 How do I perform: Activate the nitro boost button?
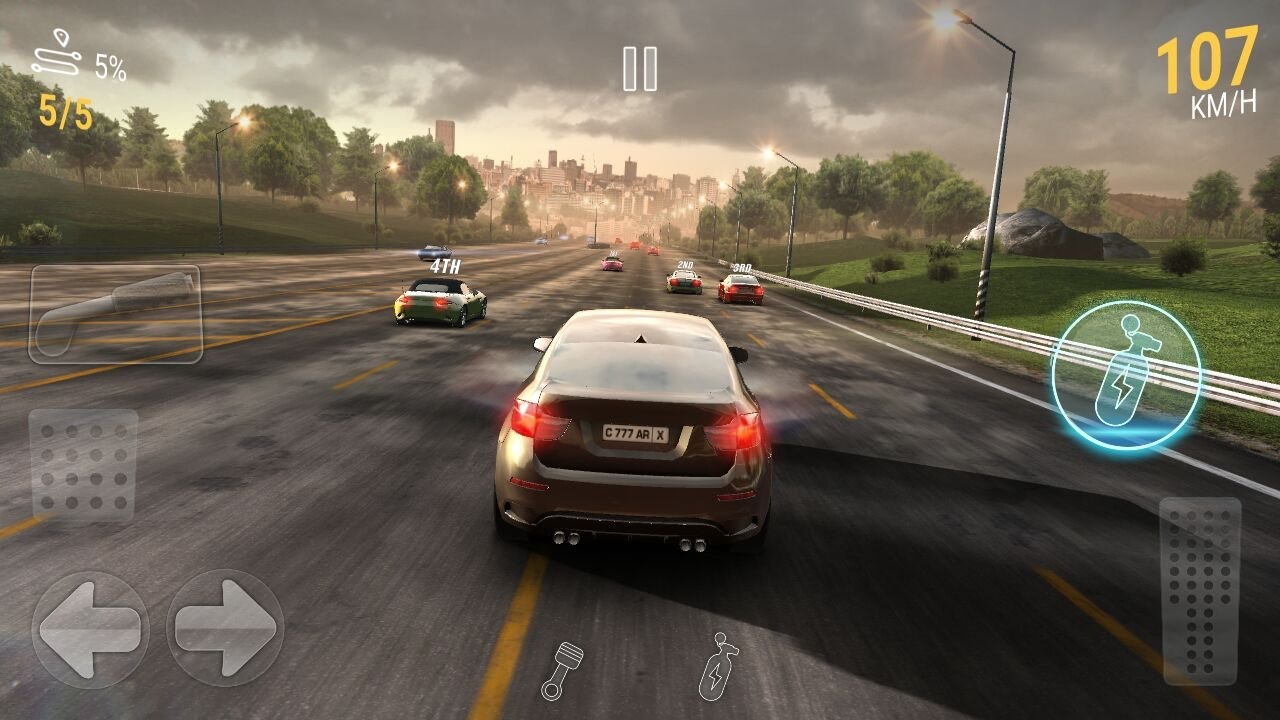click(1128, 372)
